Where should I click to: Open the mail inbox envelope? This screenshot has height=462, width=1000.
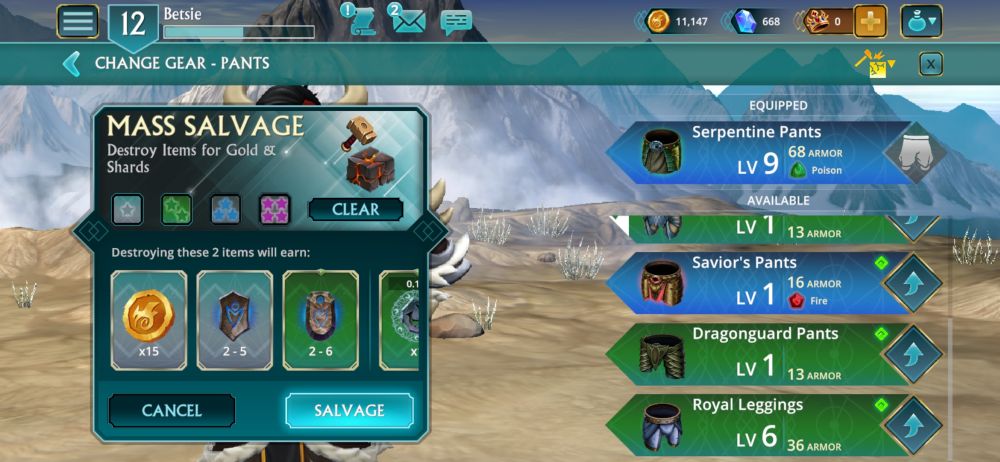coord(407,20)
